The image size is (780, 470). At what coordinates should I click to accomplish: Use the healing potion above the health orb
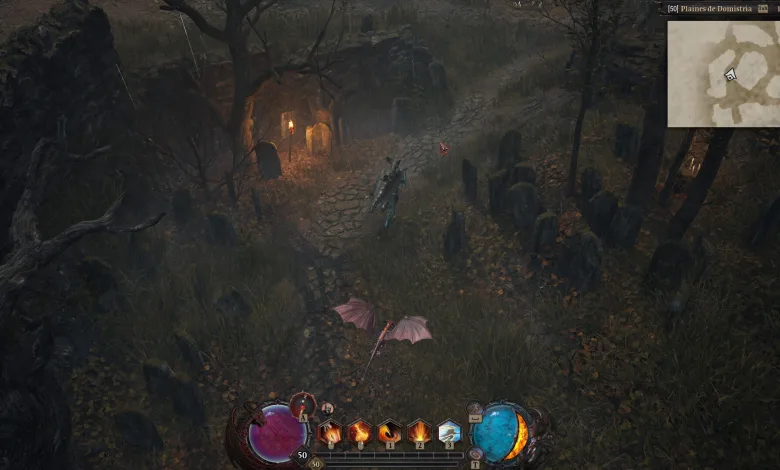tap(304, 405)
